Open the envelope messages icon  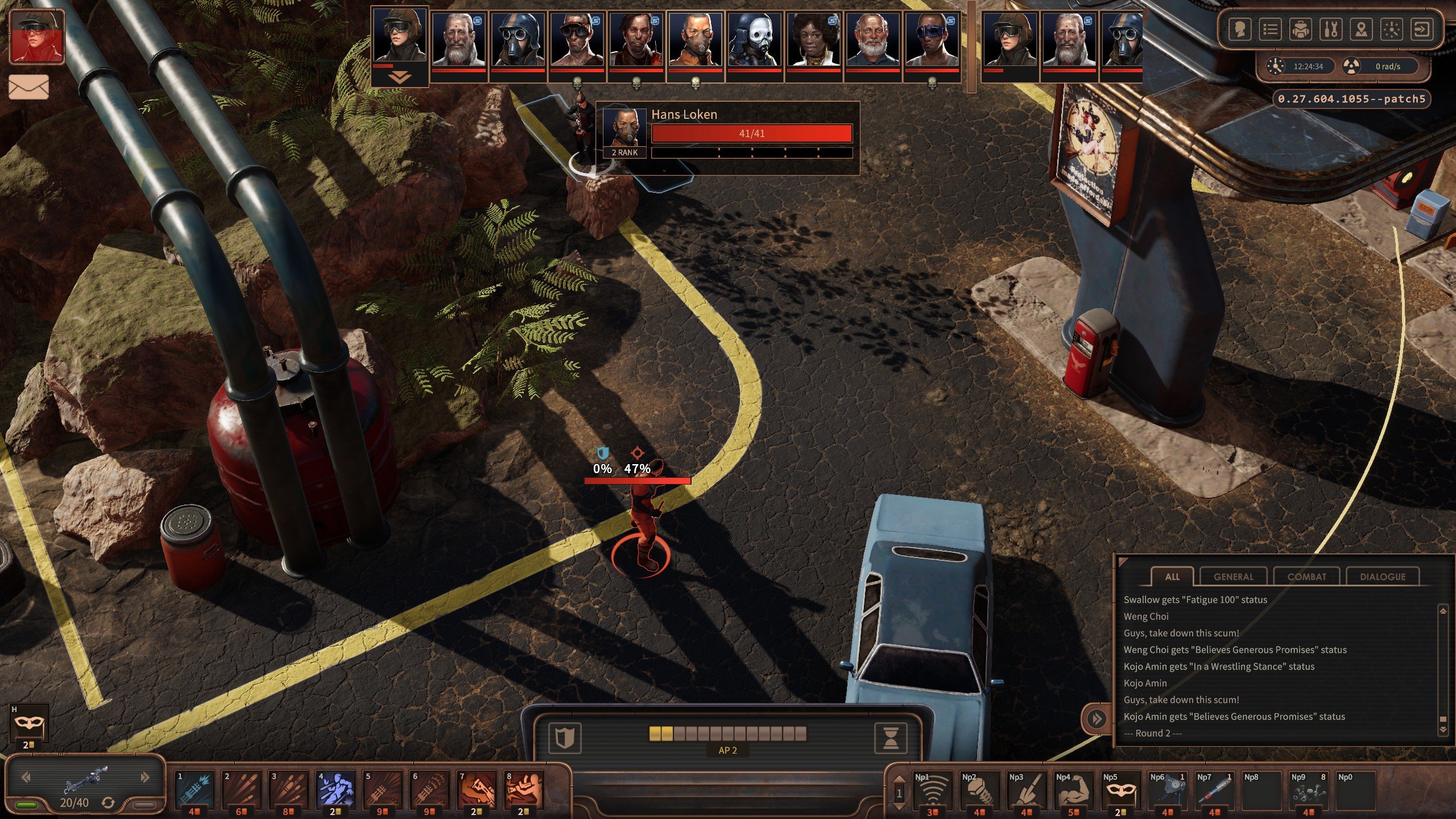point(28,87)
